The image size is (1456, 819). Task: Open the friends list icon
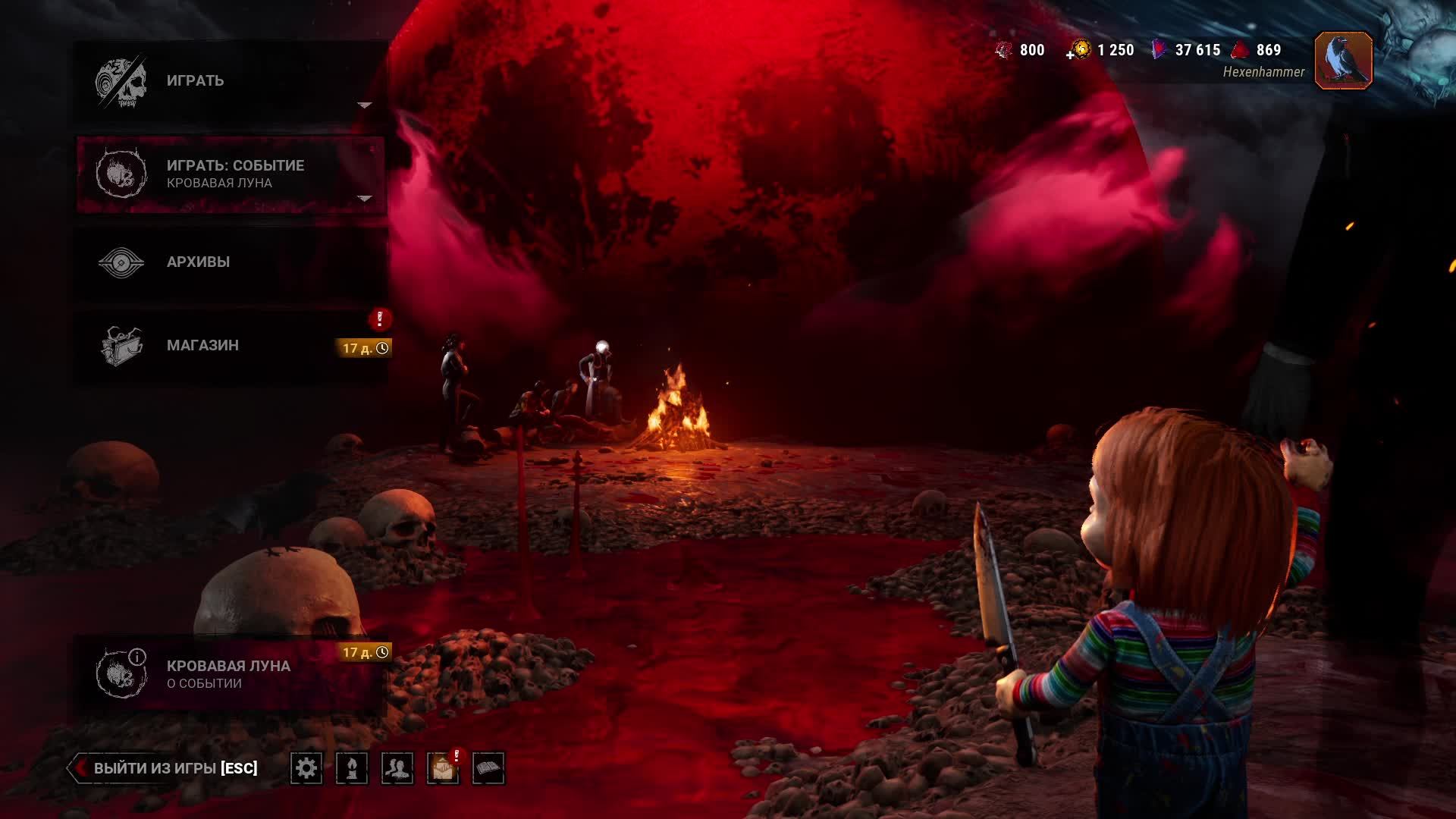[397, 768]
